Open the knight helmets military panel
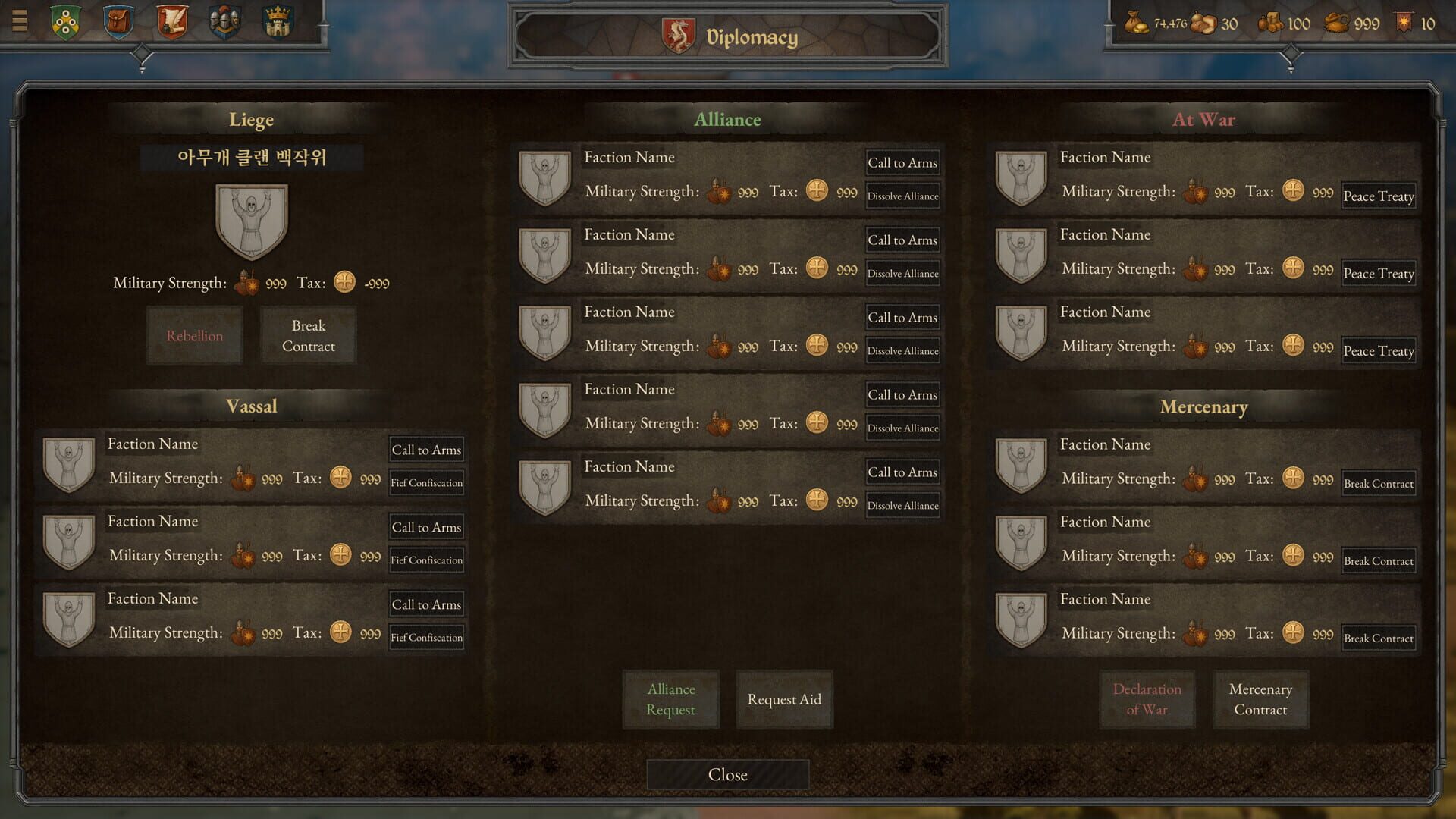The width and height of the screenshot is (1456, 819). tap(225, 23)
